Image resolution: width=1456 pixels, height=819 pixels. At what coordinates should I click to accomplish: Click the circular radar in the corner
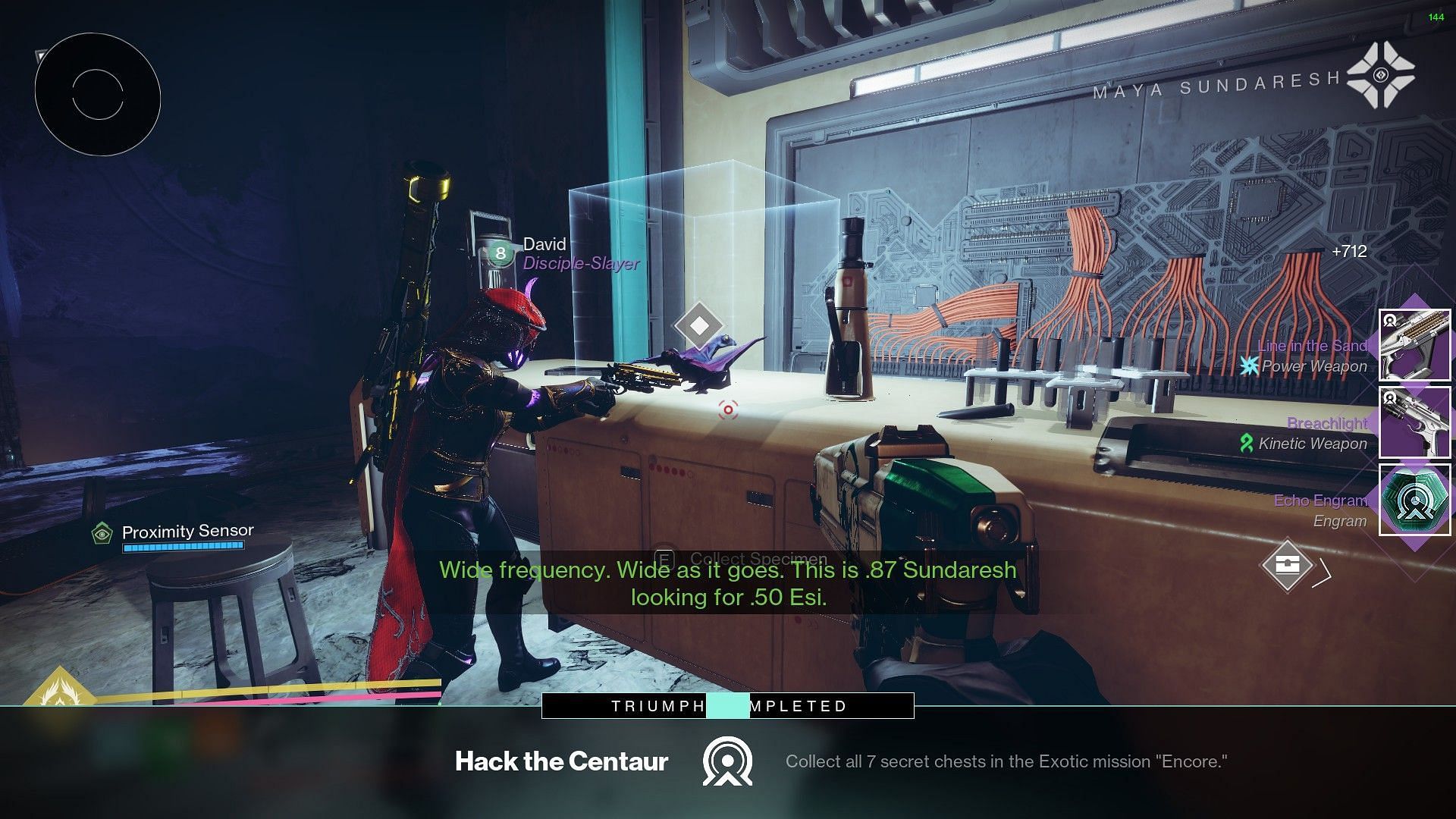tap(98, 95)
